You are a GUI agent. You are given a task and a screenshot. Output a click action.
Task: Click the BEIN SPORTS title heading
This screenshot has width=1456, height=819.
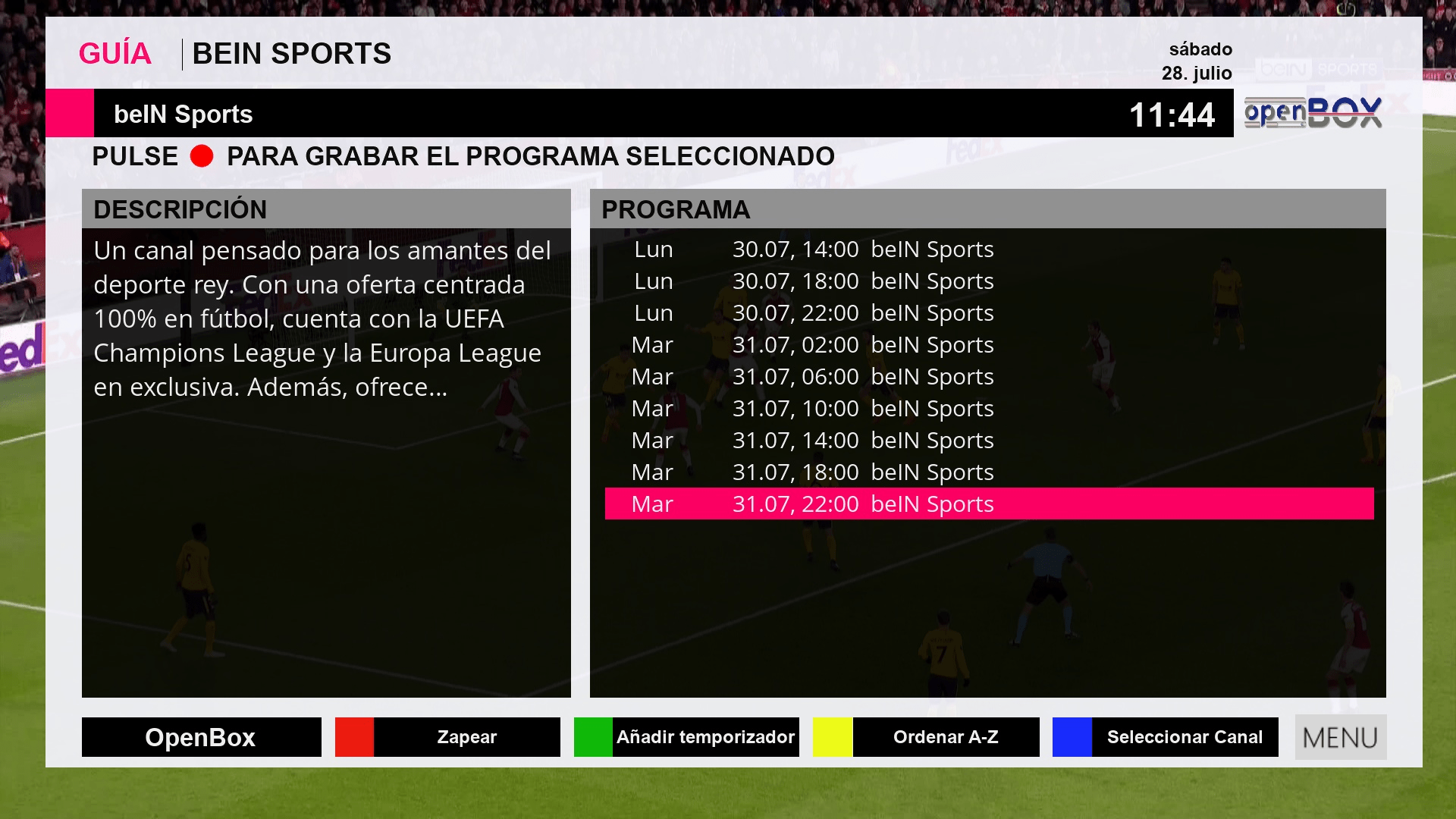pyautogui.click(x=293, y=54)
